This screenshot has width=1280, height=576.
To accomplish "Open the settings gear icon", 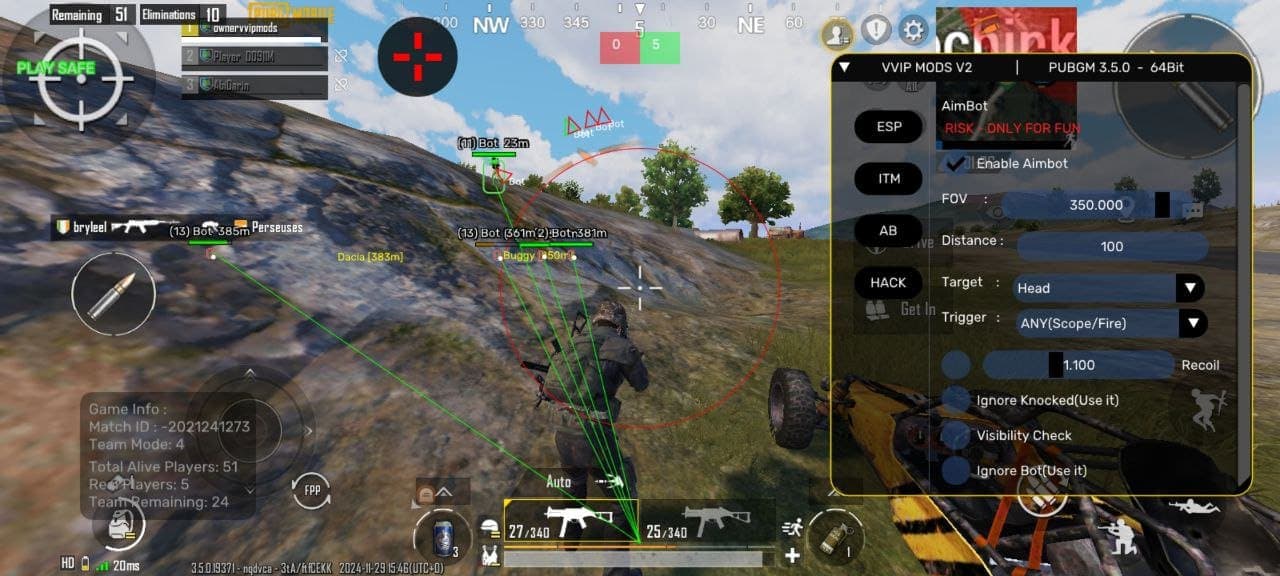I will point(913,30).
